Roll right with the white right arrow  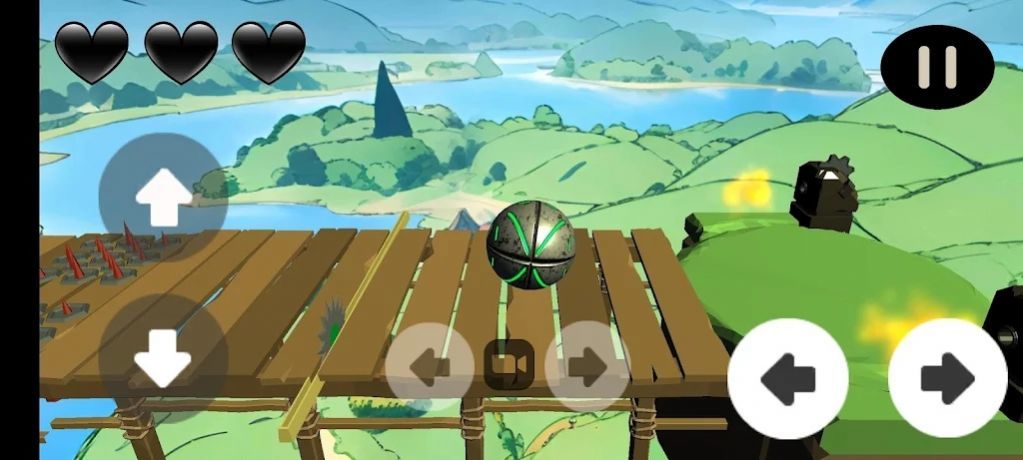pos(947,378)
